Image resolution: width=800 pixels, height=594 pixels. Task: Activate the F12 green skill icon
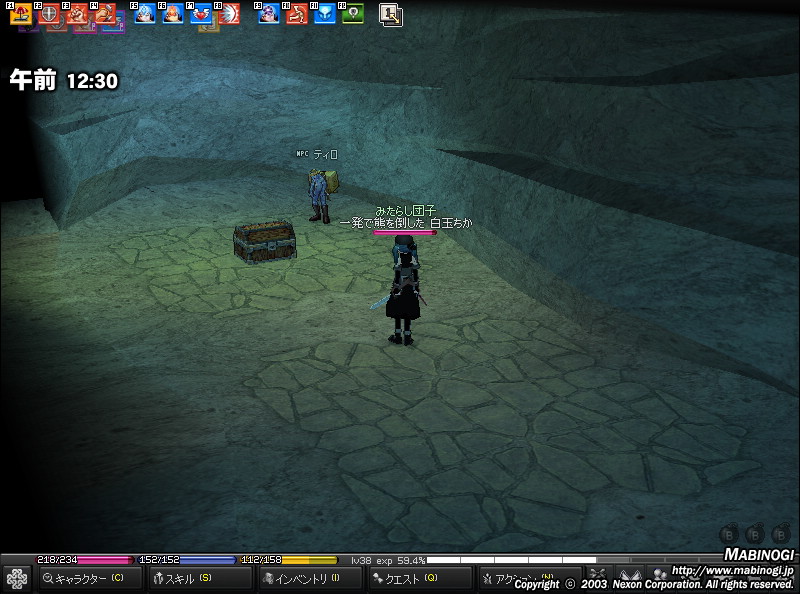pos(353,14)
